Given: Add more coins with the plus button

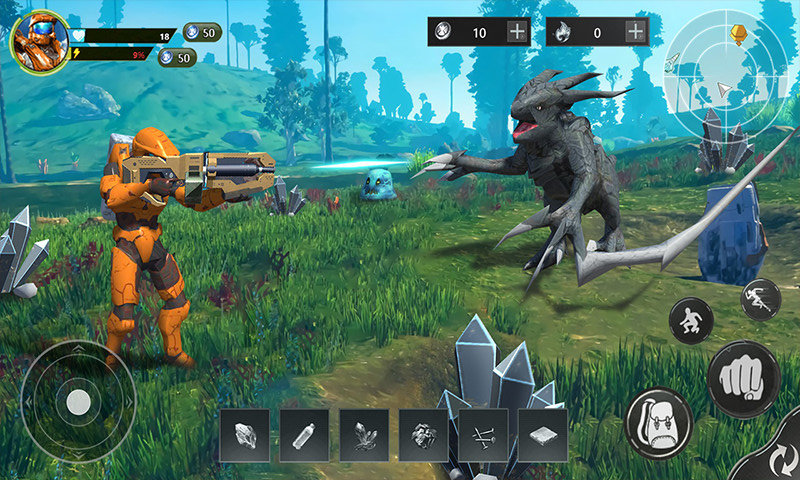Looking at the screenshot, I should click(517, 32).
